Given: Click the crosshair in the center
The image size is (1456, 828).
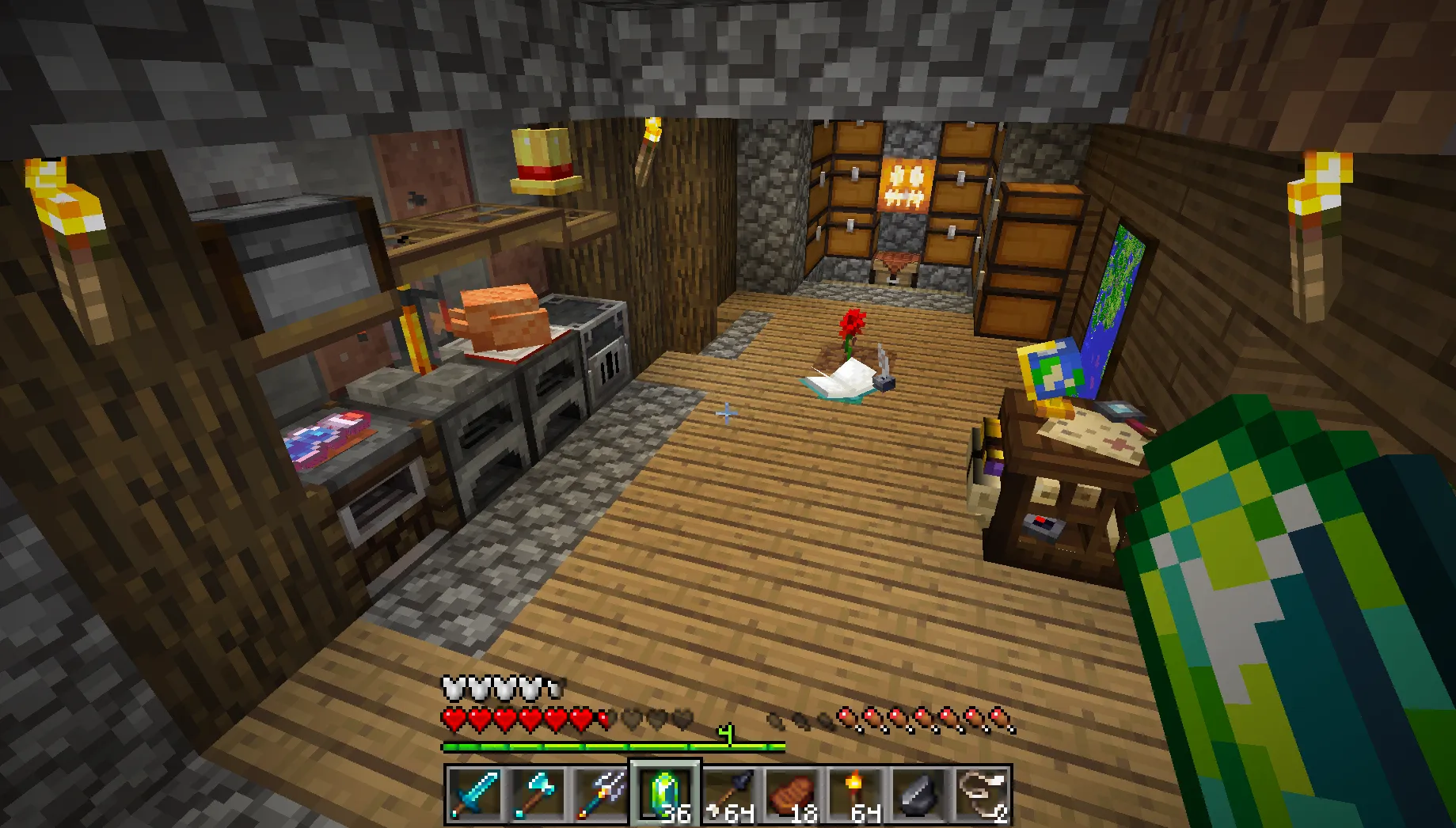Looking at the screenshot, I should pyautogui.click(x=727, y=412).
